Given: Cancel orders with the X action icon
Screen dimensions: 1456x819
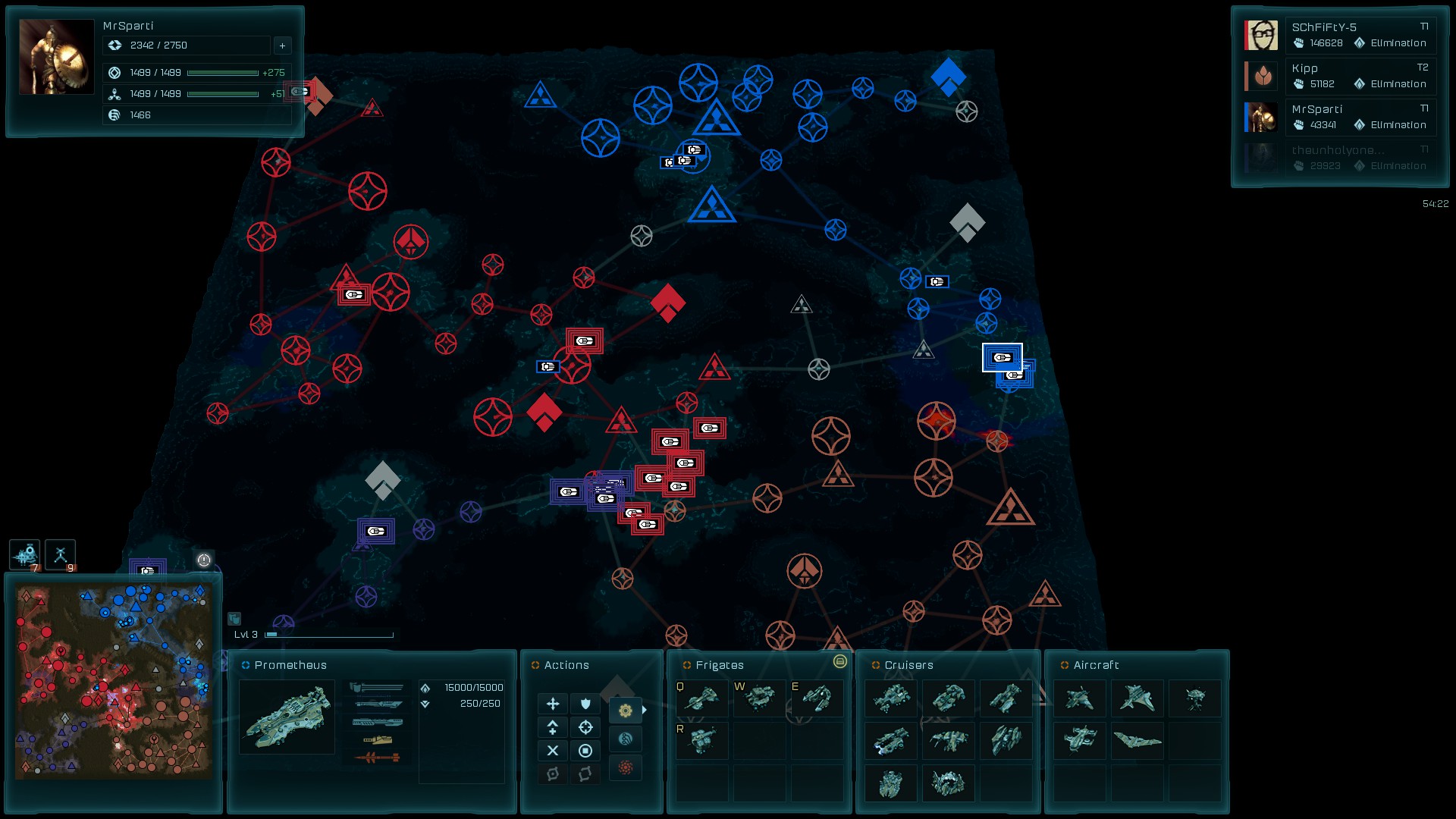Looking at the screenshot, I should click(x=553, y=751).
